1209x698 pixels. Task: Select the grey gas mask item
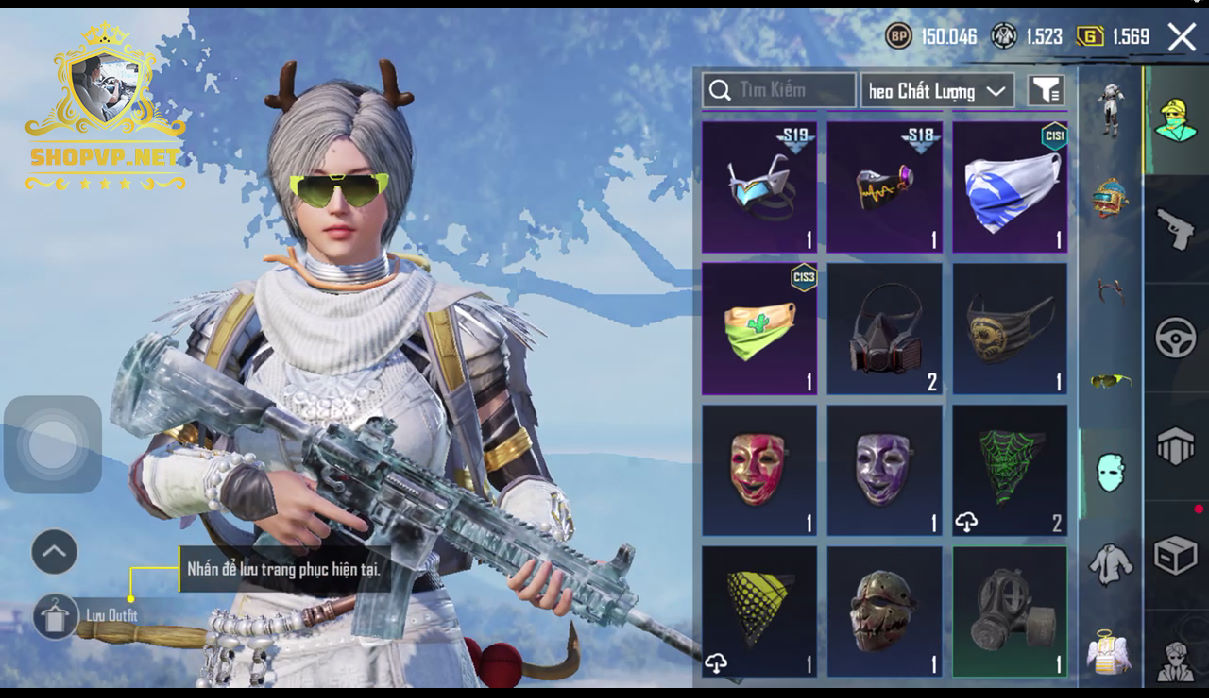point(1009,611)
